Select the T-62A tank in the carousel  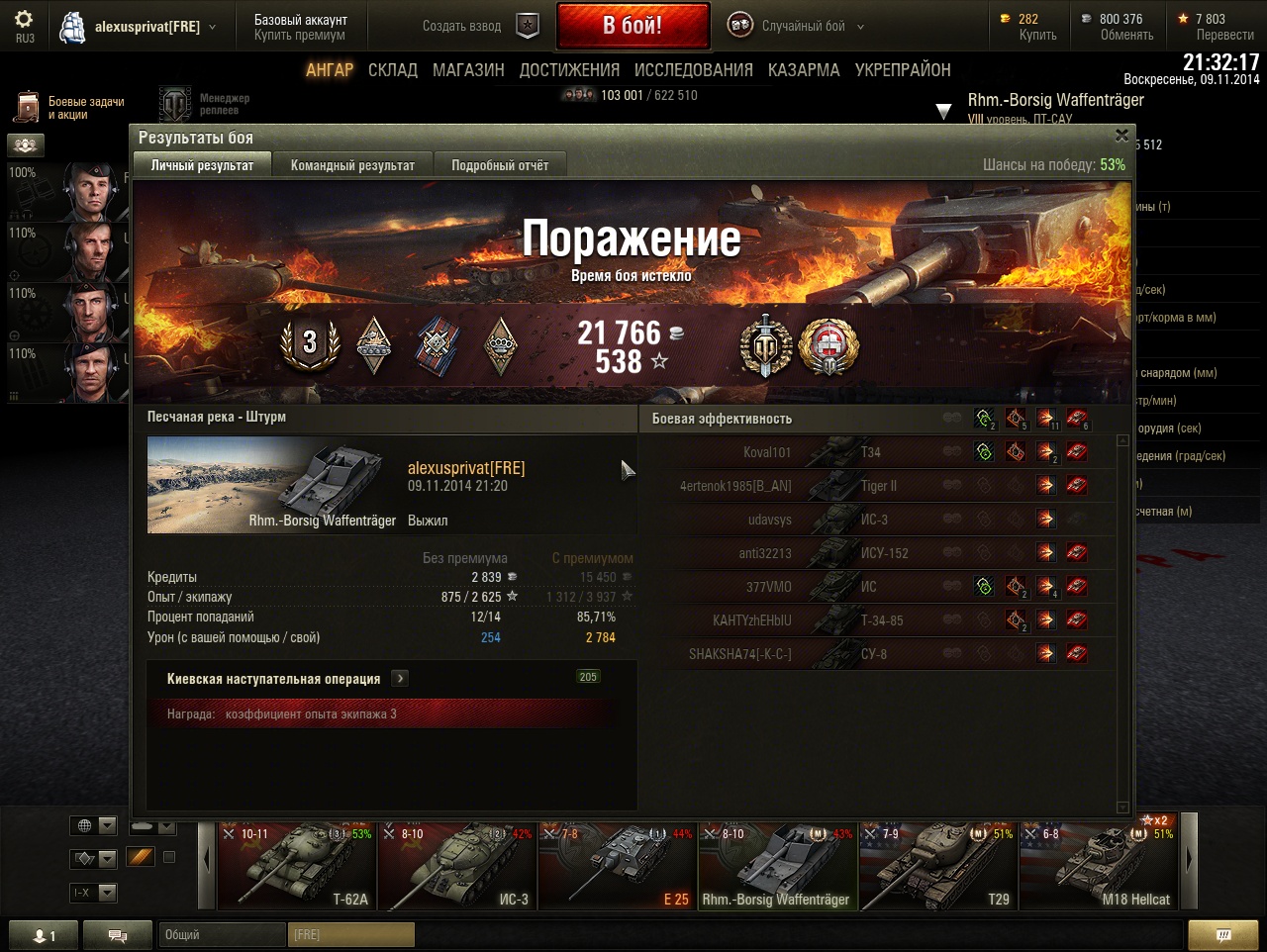point(296,866)
